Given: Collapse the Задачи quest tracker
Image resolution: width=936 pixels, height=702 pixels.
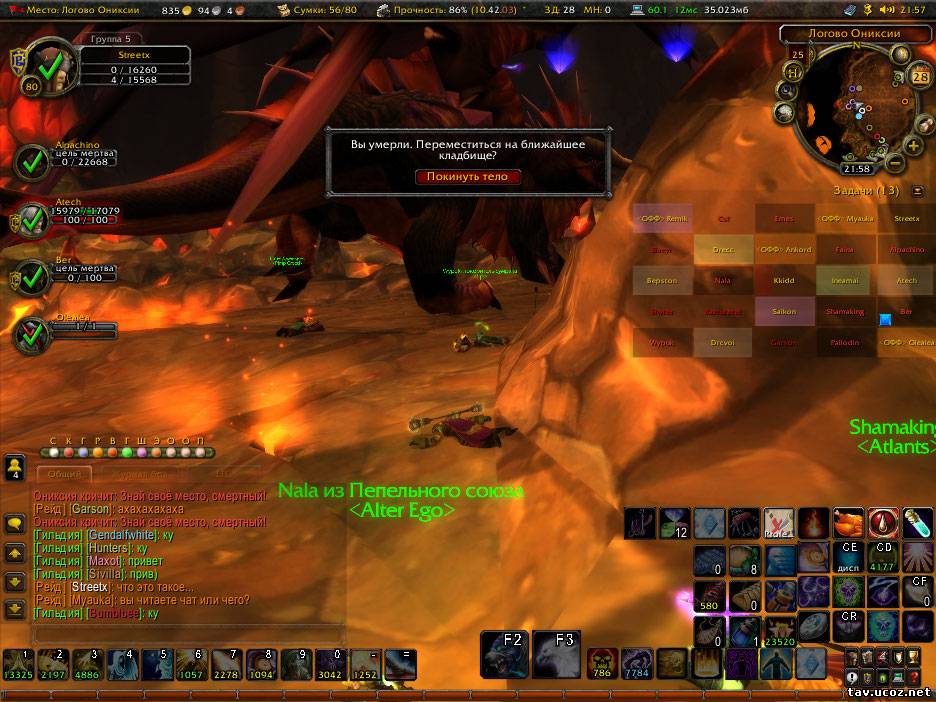Looking at the screenshot, I should [x=918, y=191].
